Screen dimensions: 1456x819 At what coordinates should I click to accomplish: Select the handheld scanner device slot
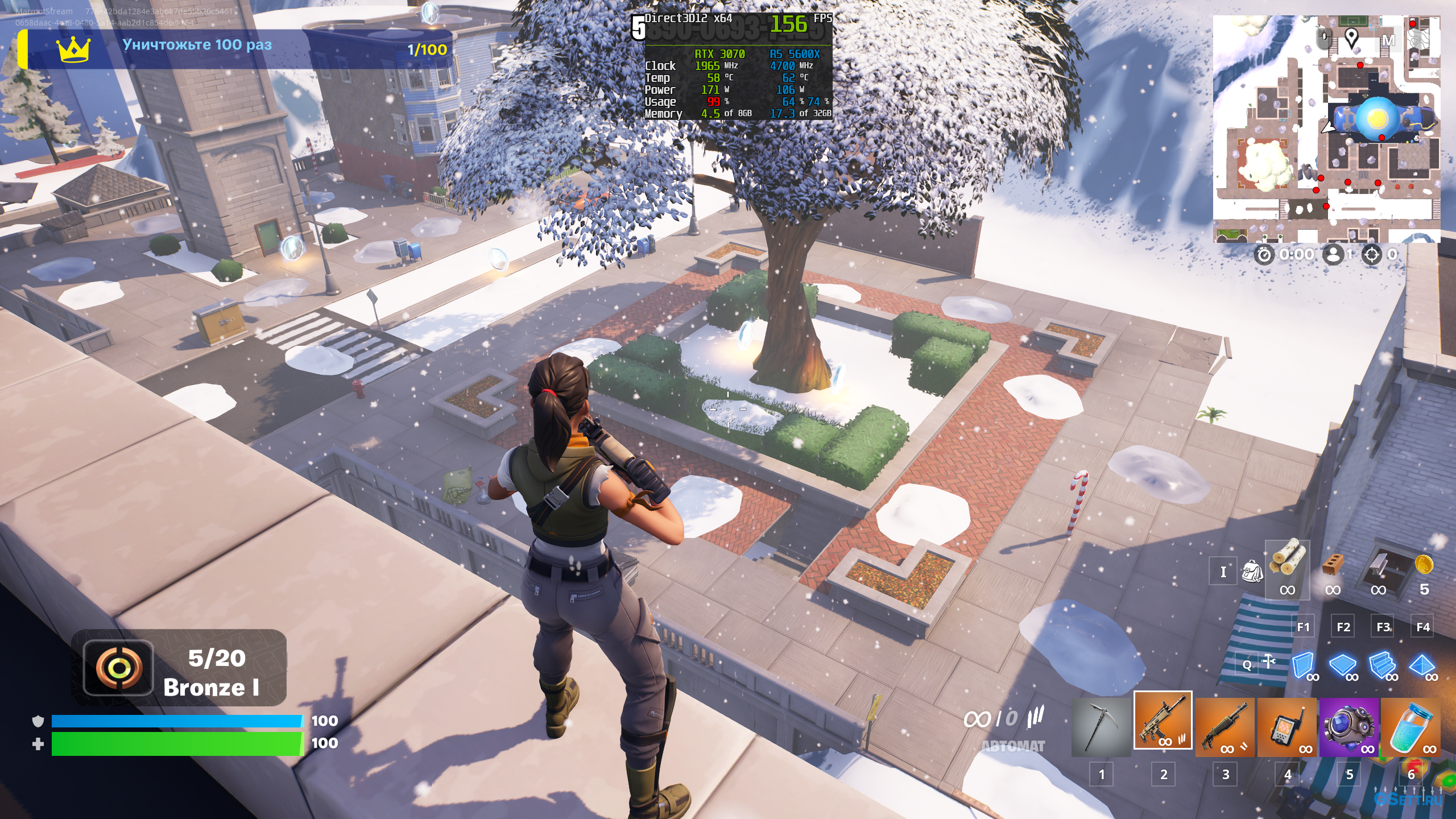pyautogui.click(x=1287, y=727)
